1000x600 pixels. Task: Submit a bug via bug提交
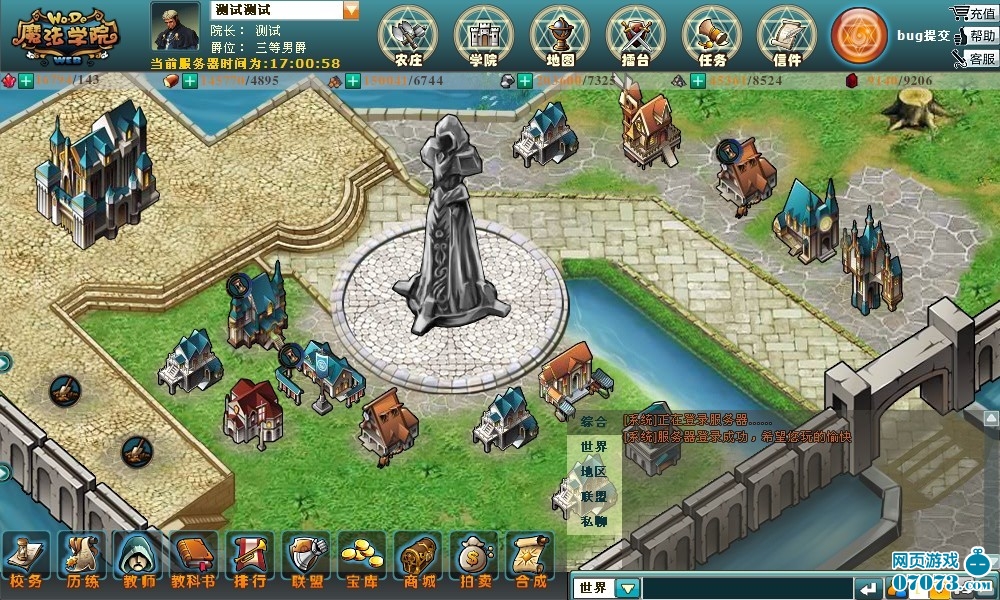922,35
